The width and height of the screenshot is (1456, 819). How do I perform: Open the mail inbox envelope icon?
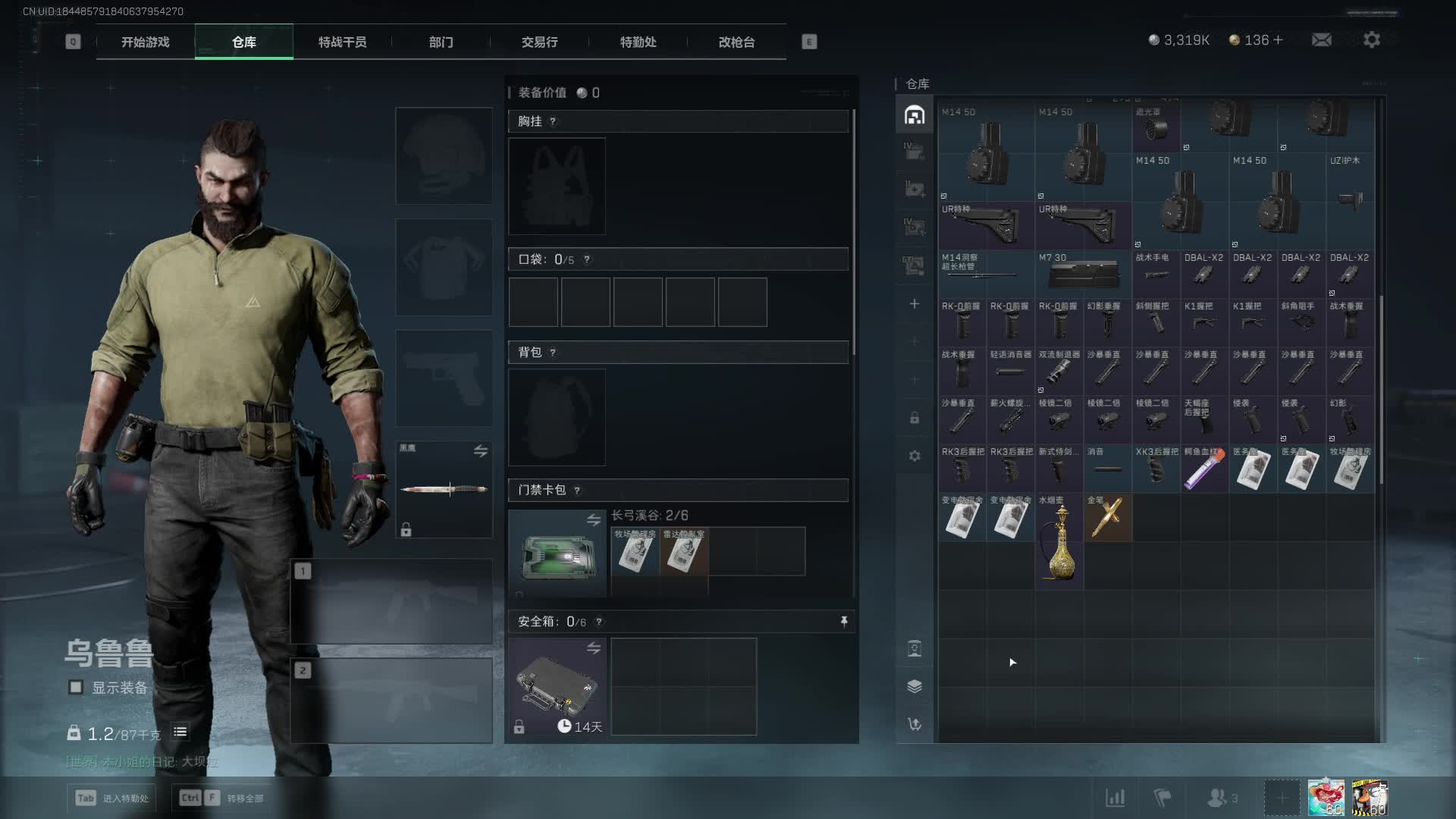[x=1322, y=40]
